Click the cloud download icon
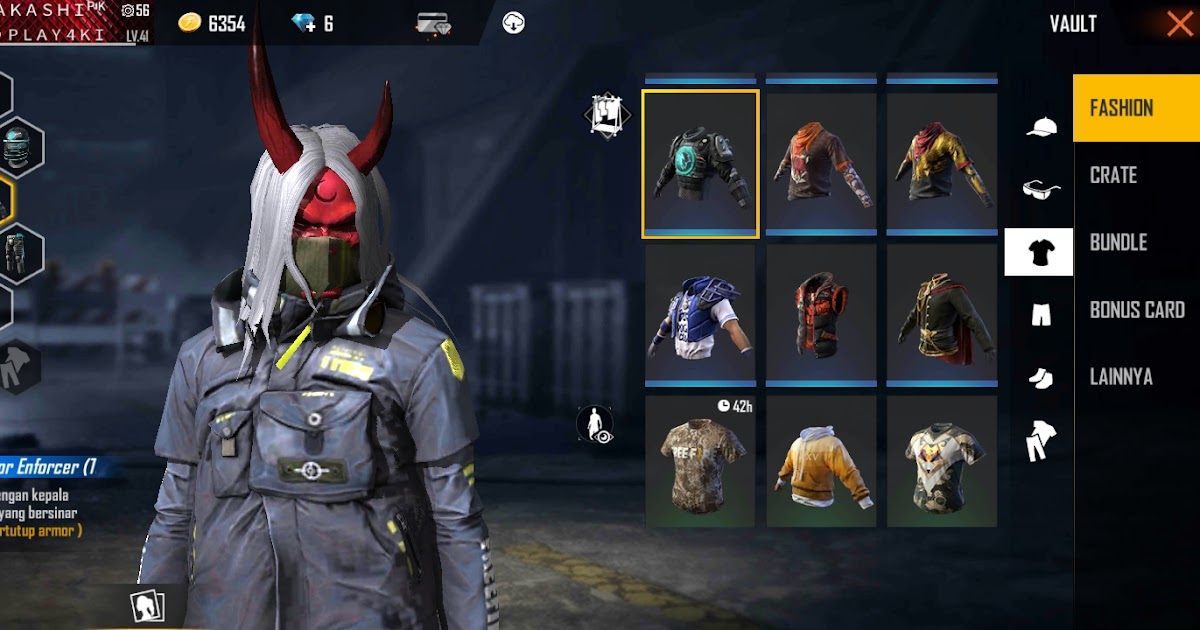The image size is (1200, 630). click(513, 23)
